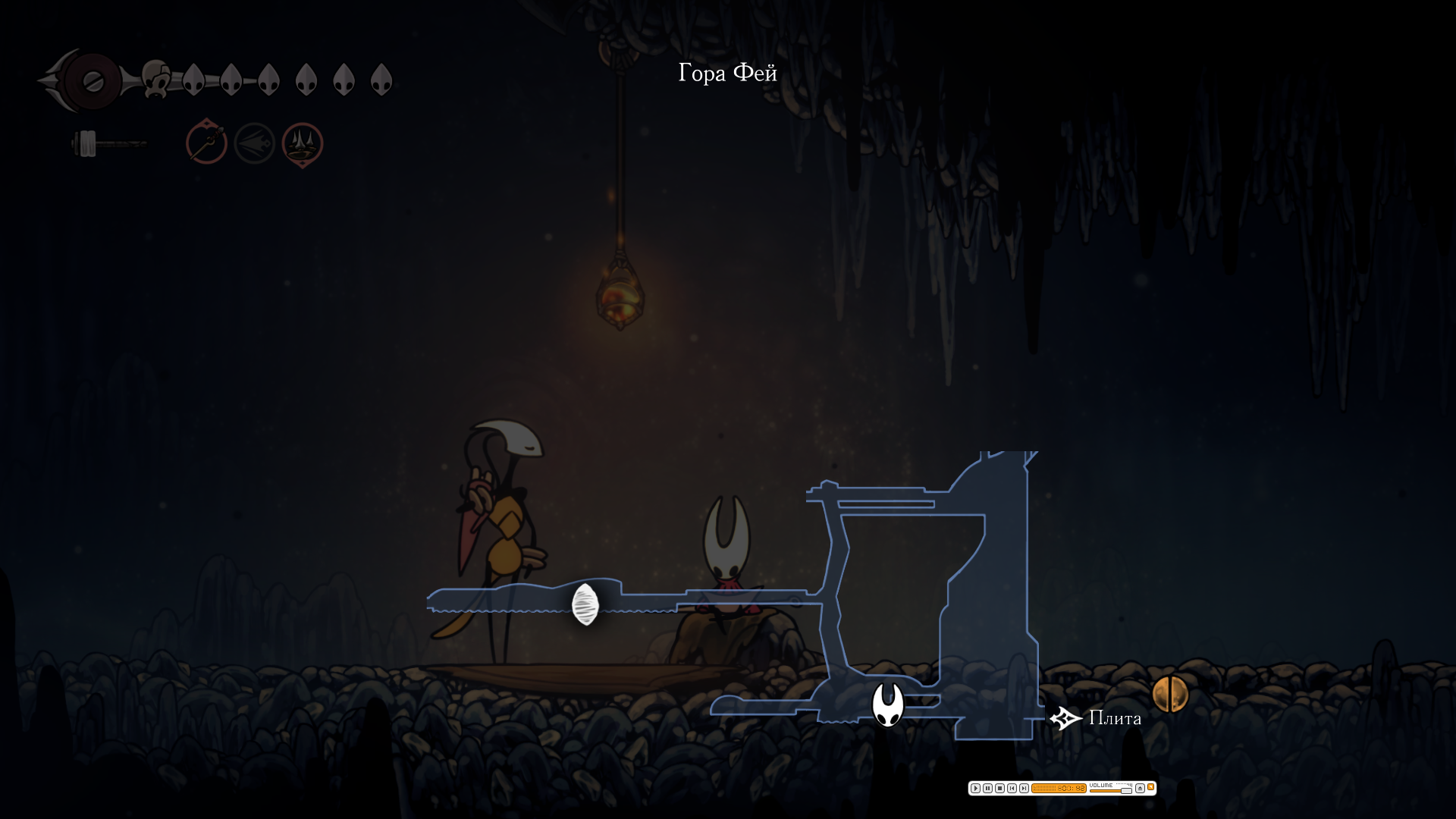Click the Плита map marker label
The width and height of the screenshot is (1456, 819).
1114,718
